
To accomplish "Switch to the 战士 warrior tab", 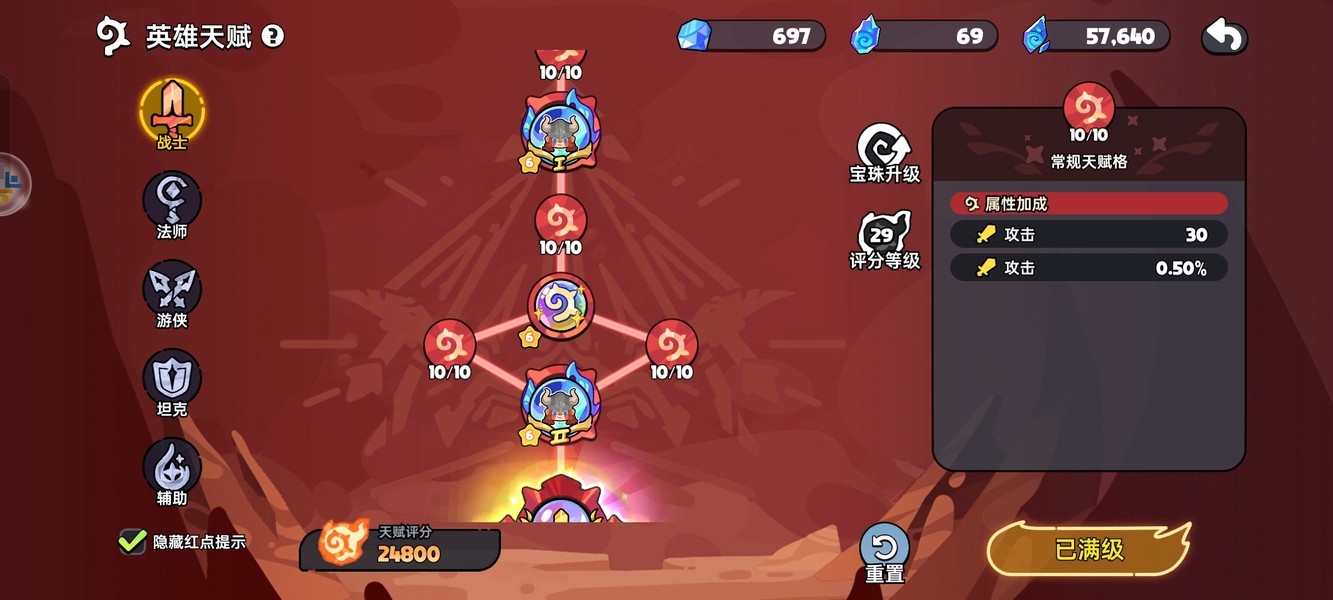I will point(172,111).
